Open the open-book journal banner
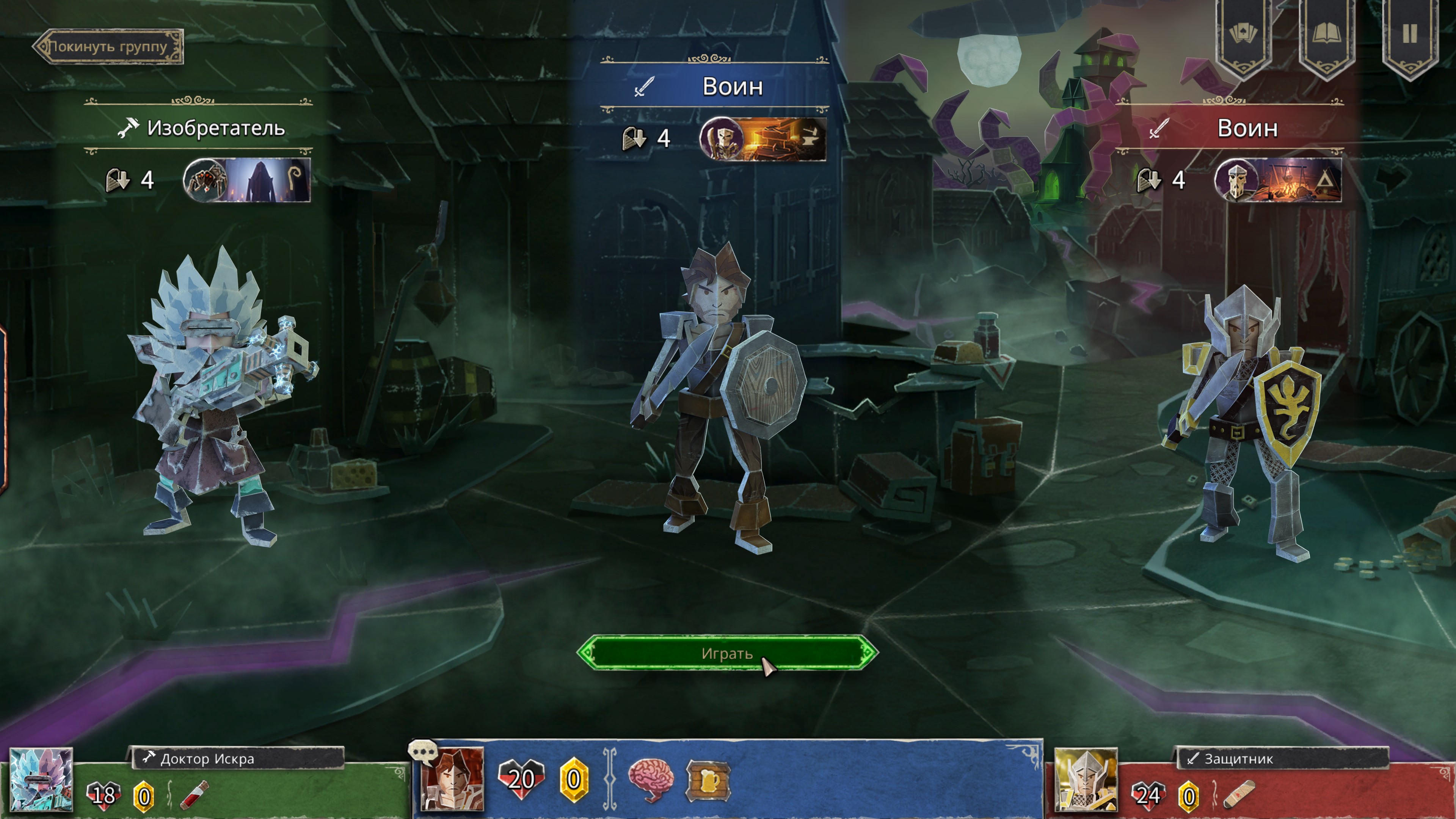The image size is (1456, 819). 1326,35
